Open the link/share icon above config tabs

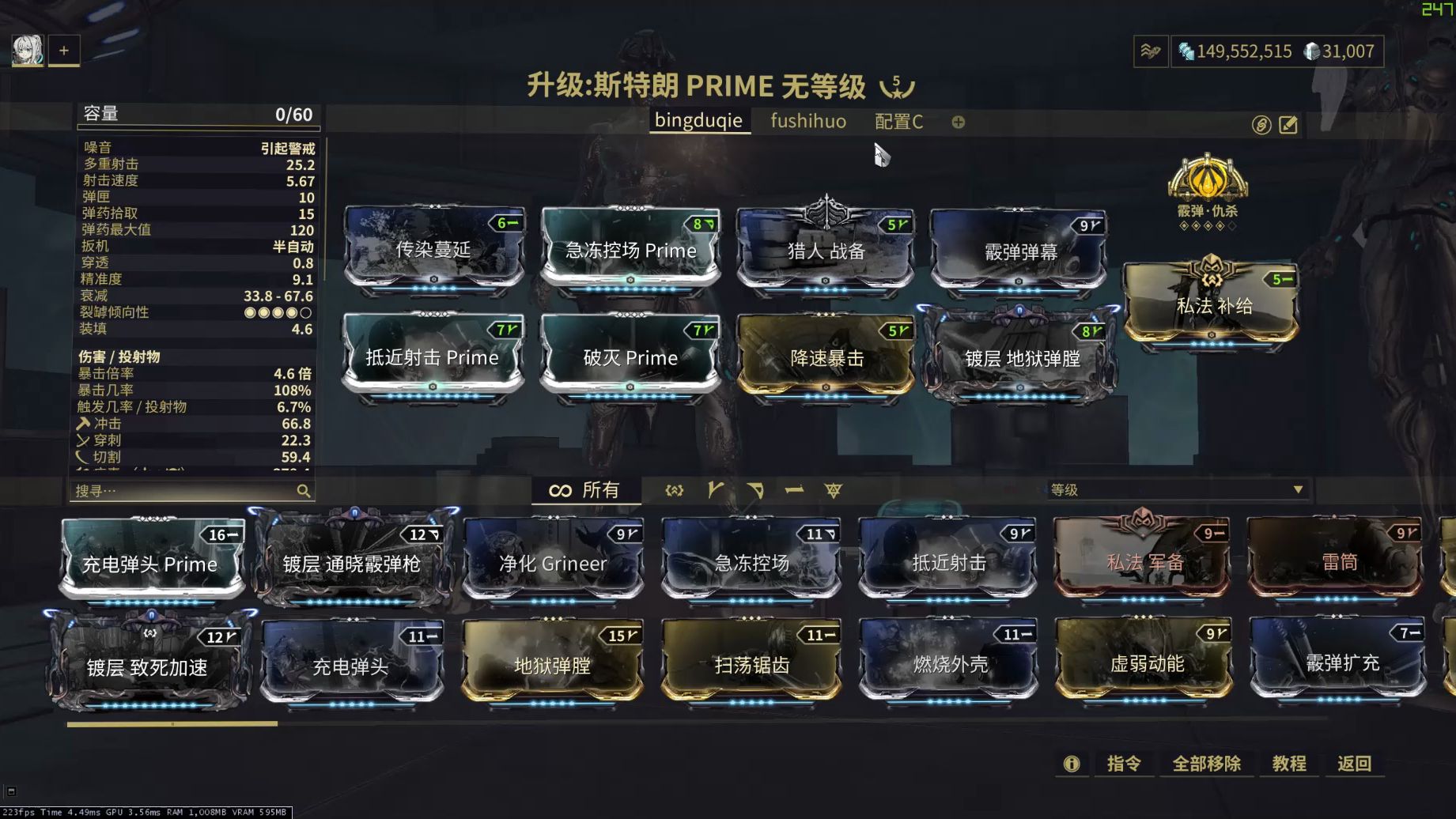[1260, 124]
